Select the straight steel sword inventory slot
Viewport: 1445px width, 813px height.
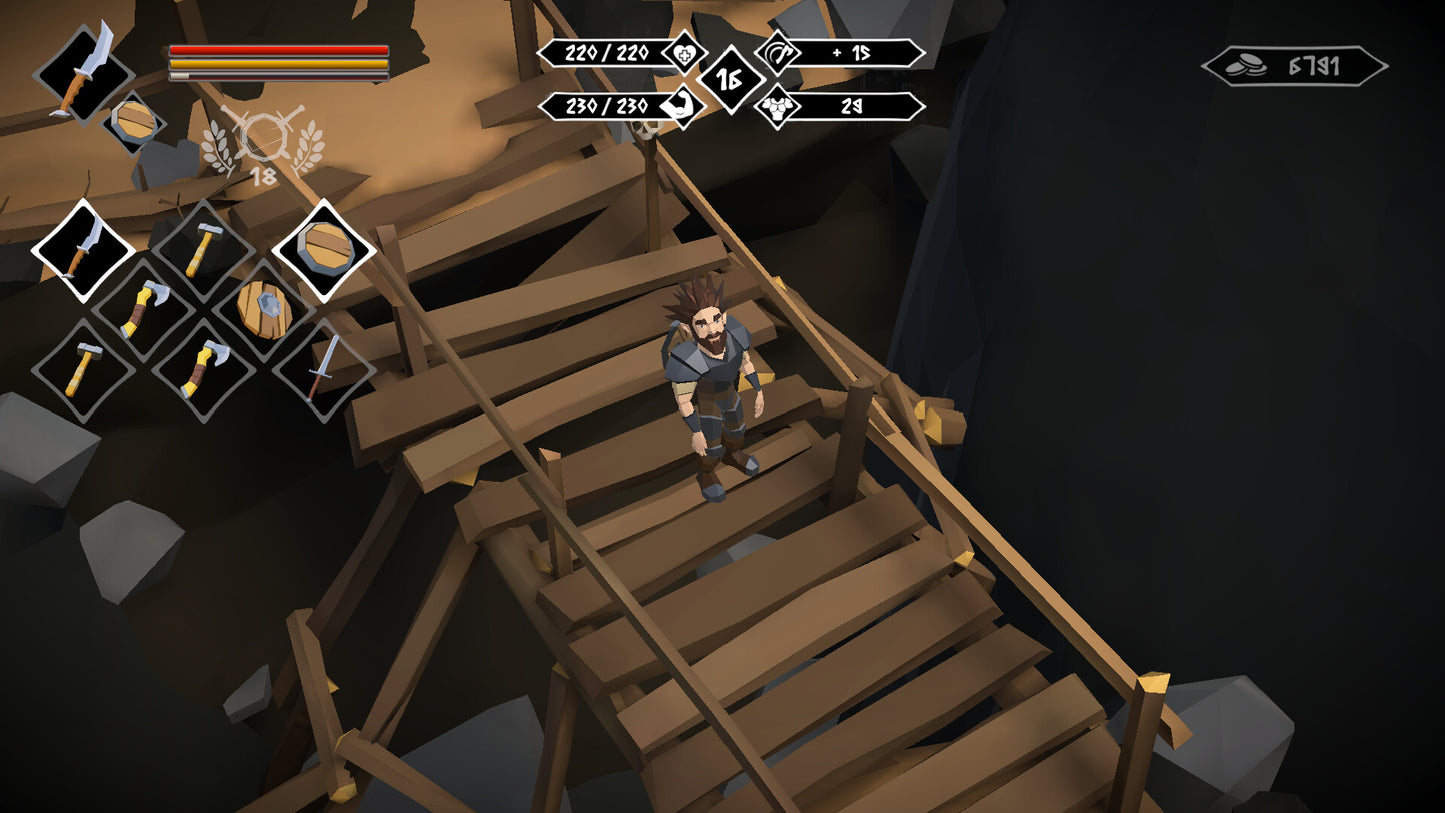(323, 370)
